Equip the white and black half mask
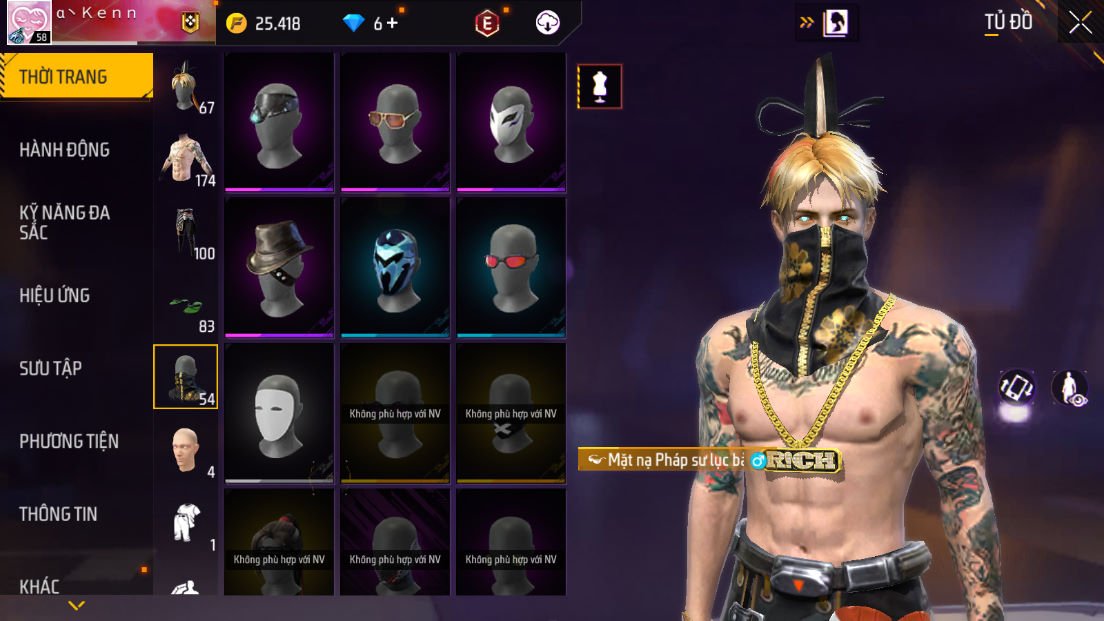1104x621 pixels. pos(511,121)
